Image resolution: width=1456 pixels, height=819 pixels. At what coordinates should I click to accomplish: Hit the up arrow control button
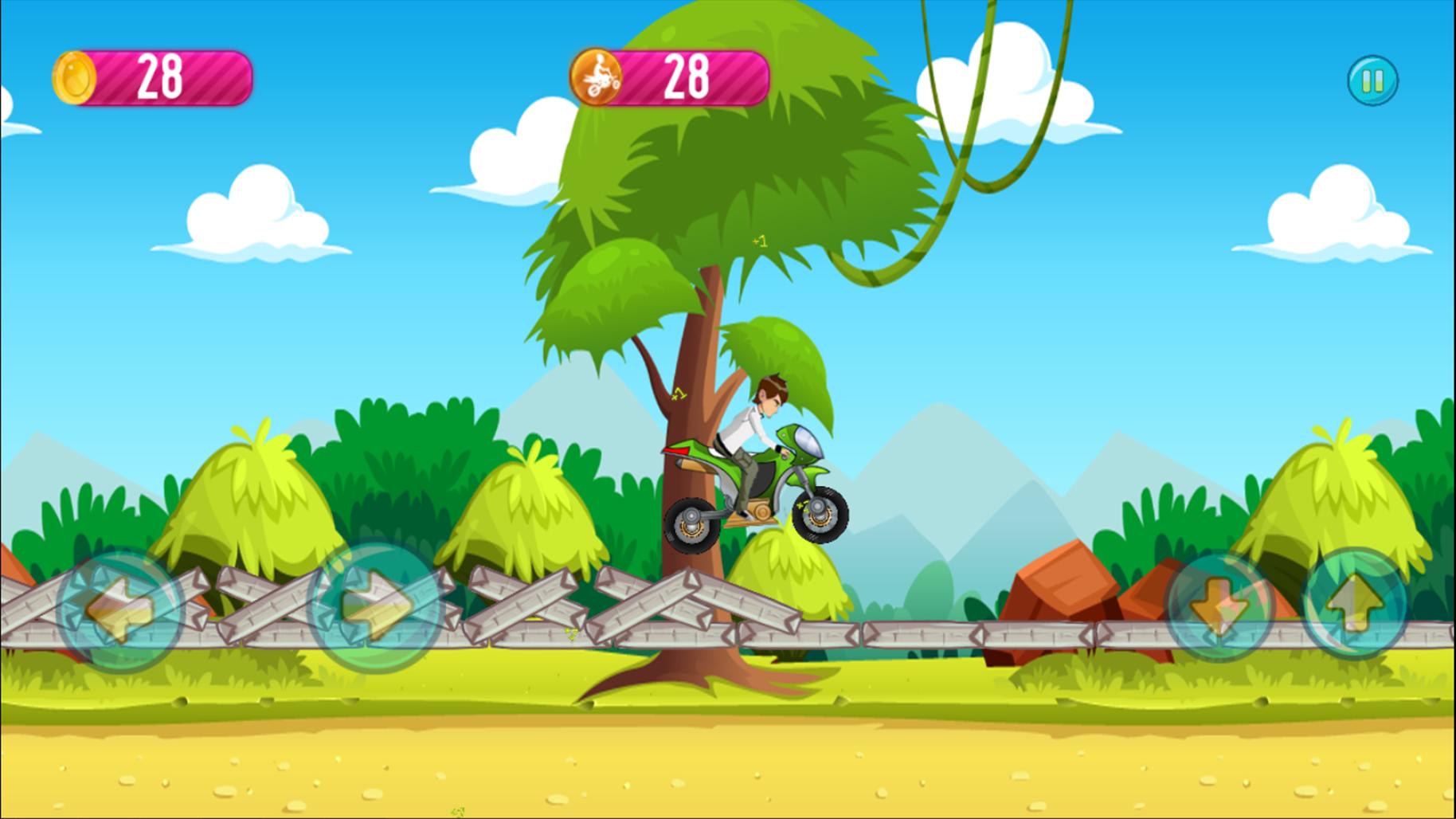pyautogui.click(x=1354, y=603)
